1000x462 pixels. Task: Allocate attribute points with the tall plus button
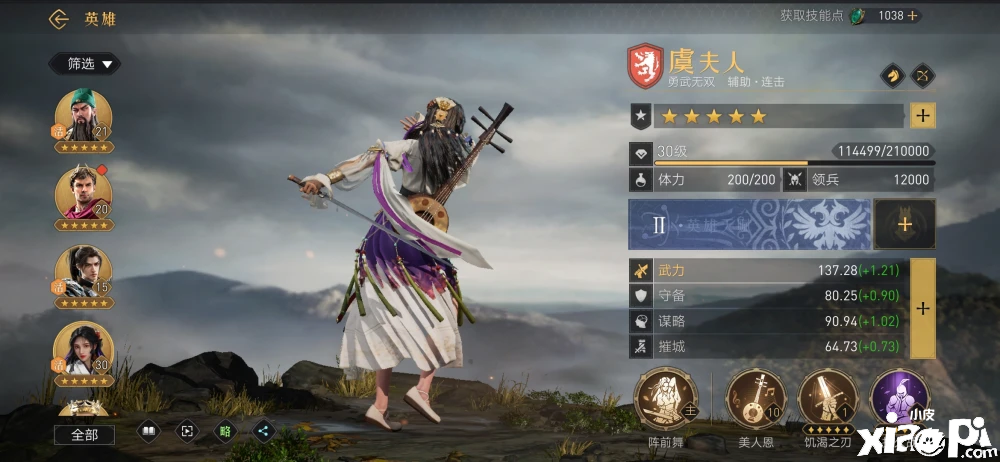[922, 309]
